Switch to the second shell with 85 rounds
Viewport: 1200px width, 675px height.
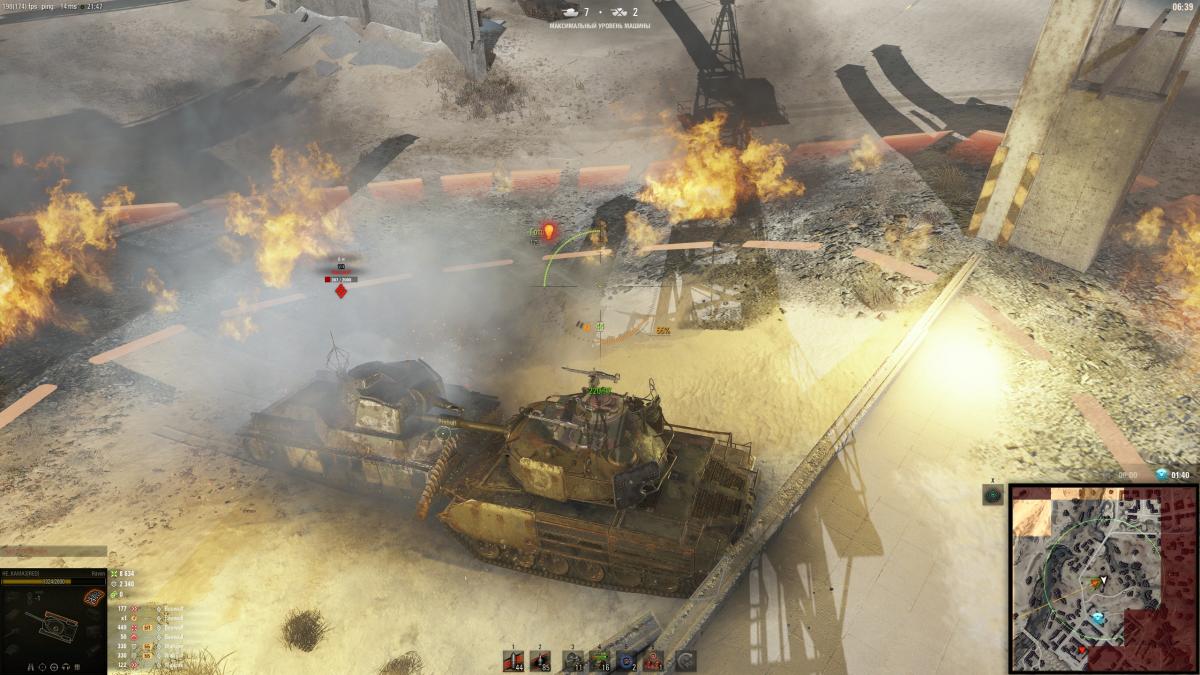[541, 660]
